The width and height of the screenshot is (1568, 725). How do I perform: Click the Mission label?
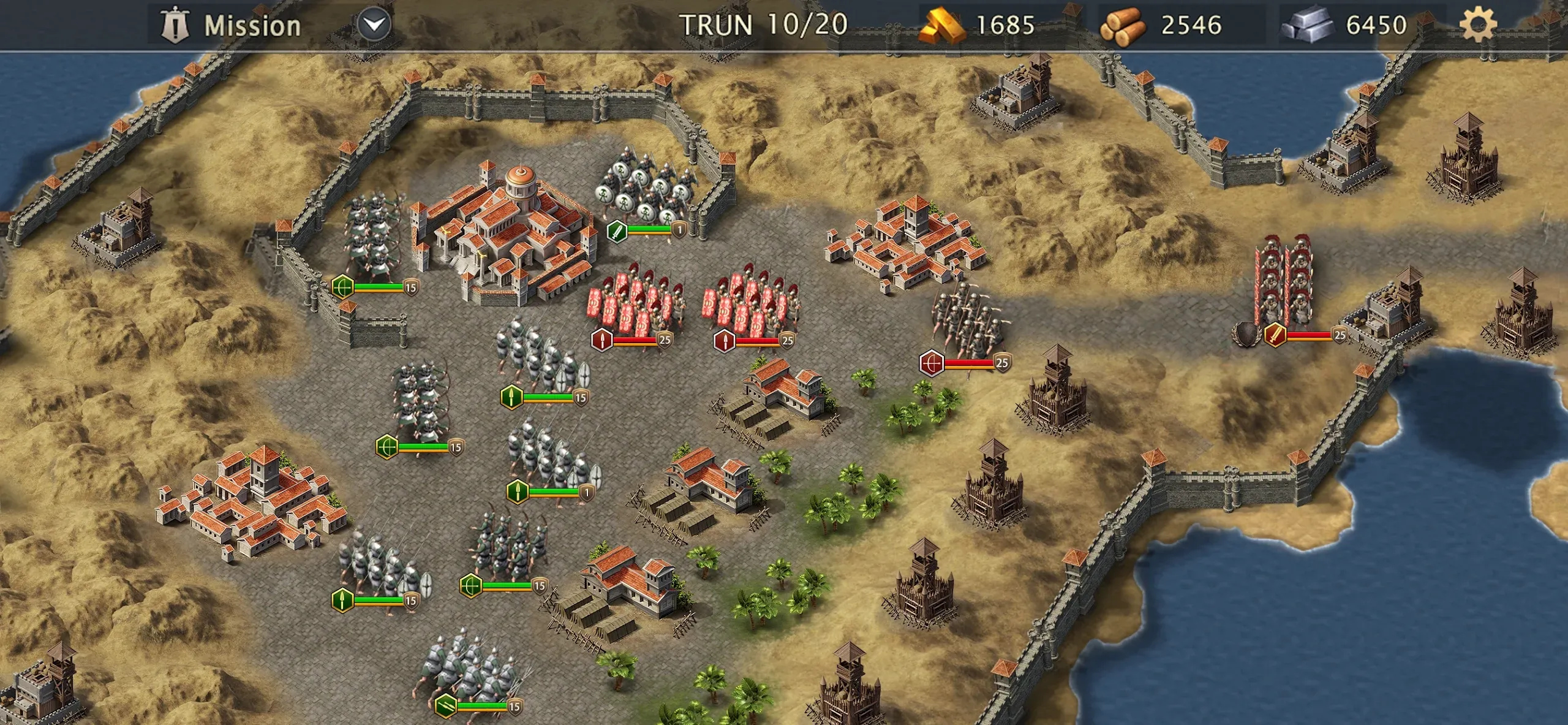tap(251, 25)
